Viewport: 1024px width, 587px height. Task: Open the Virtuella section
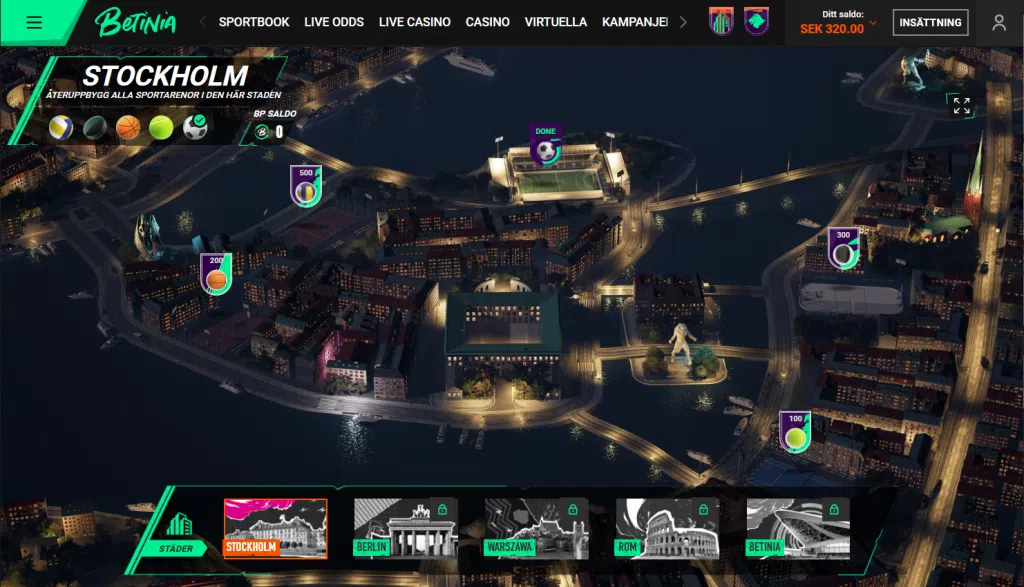(556, 22)
